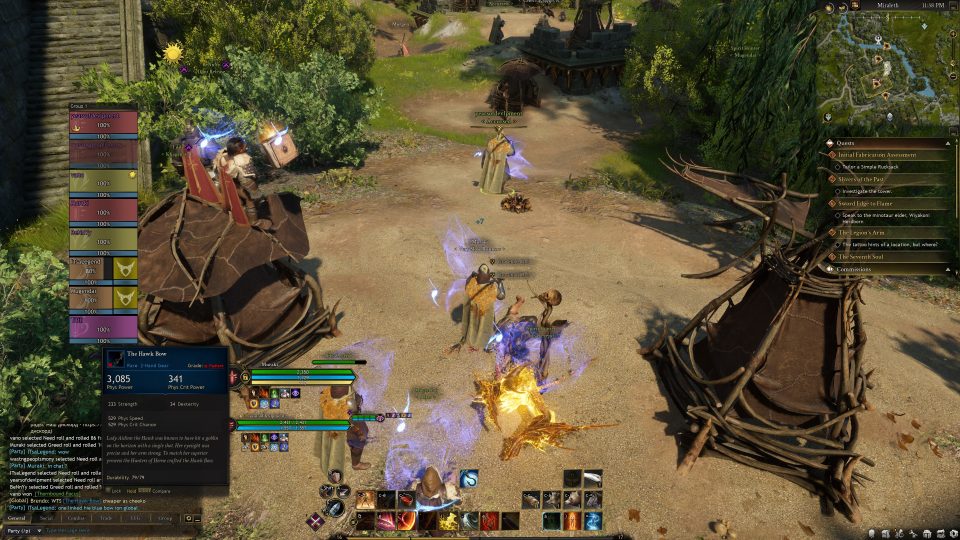
Task: Switch to the Combat chat tab
Action: [x=75, y=519]
